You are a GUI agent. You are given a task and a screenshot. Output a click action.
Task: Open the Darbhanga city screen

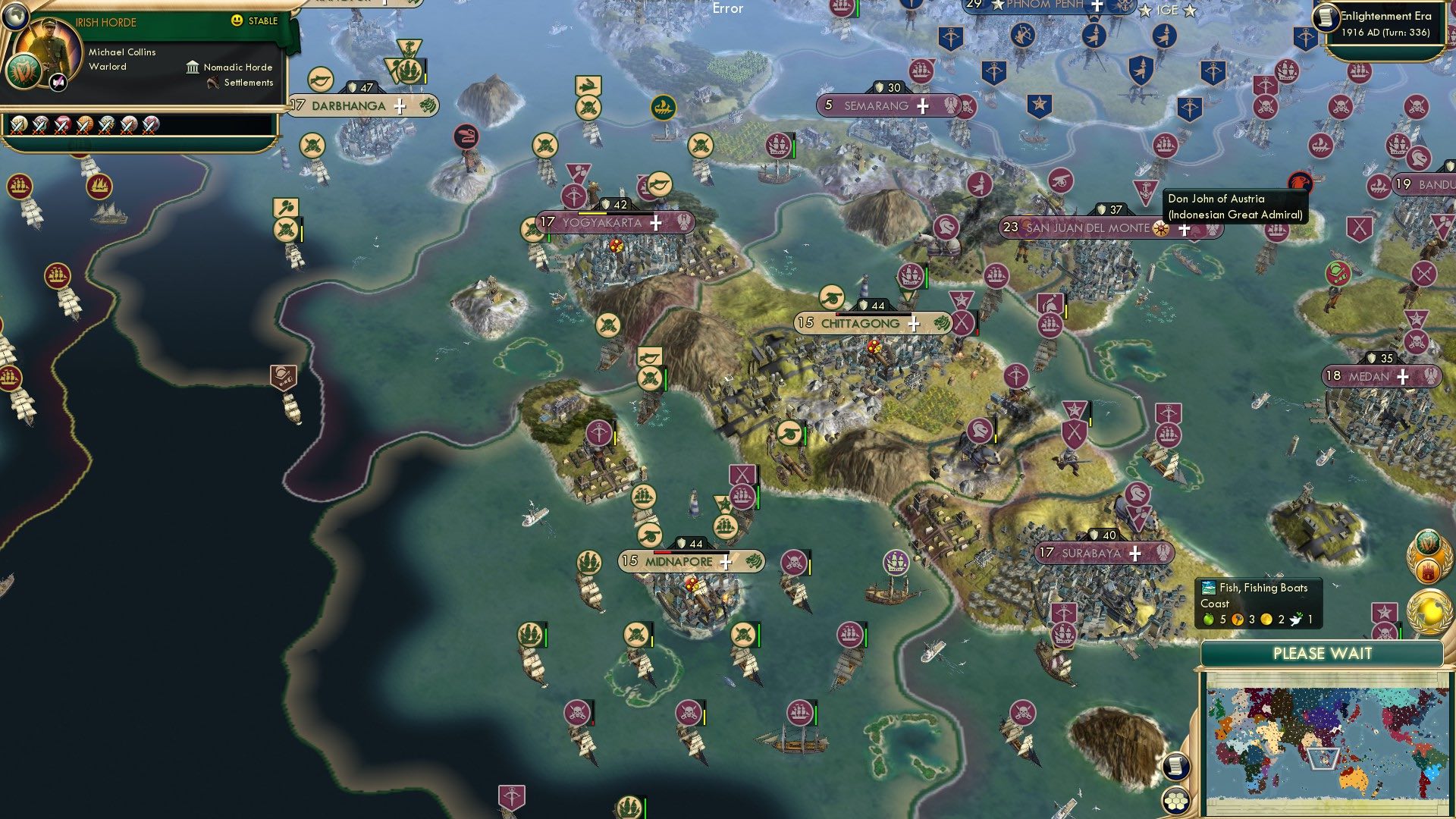click(x=349, y=105)
